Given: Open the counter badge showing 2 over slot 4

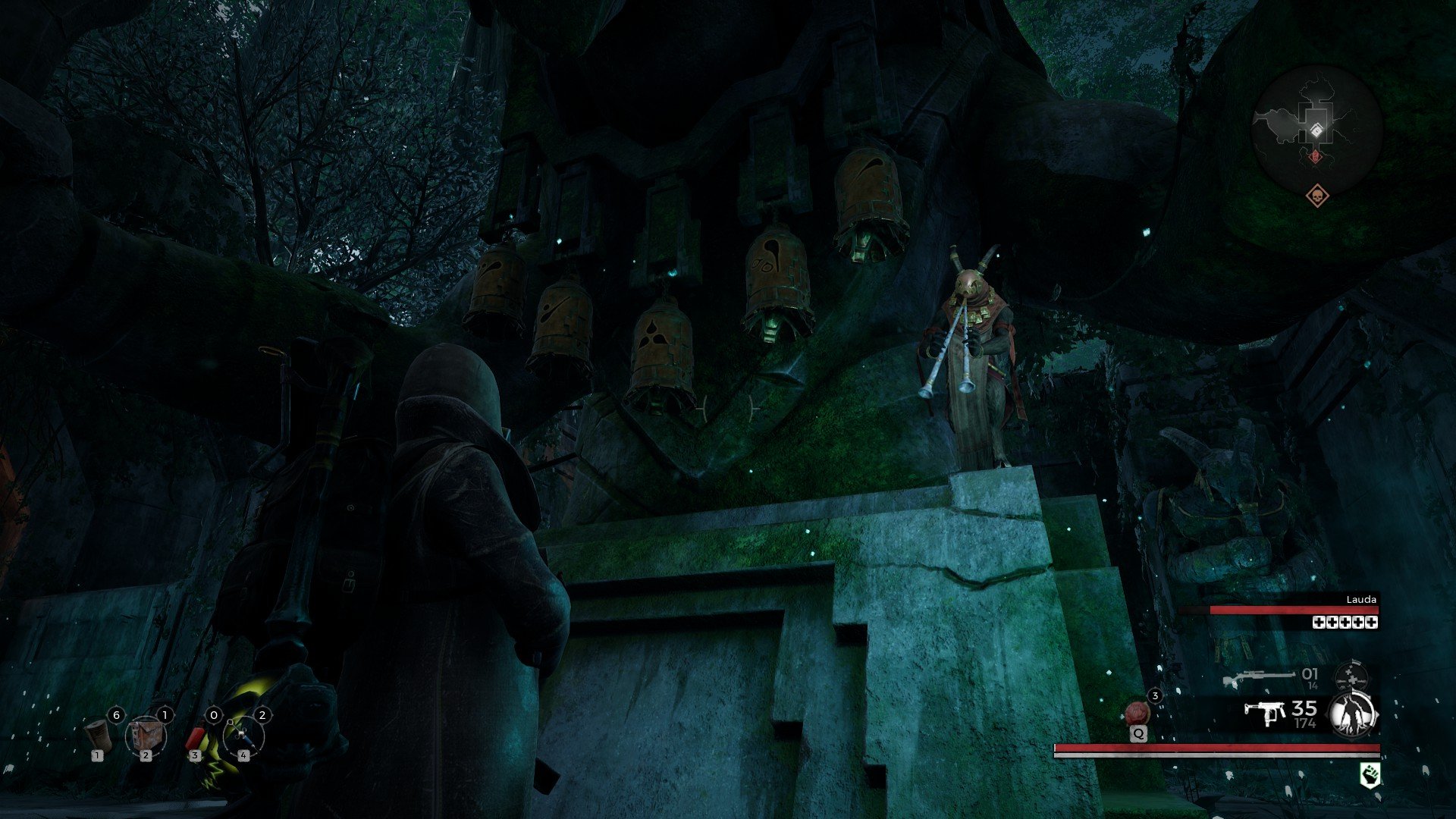Looking at the screenshot, I should [x=262, y=715].
